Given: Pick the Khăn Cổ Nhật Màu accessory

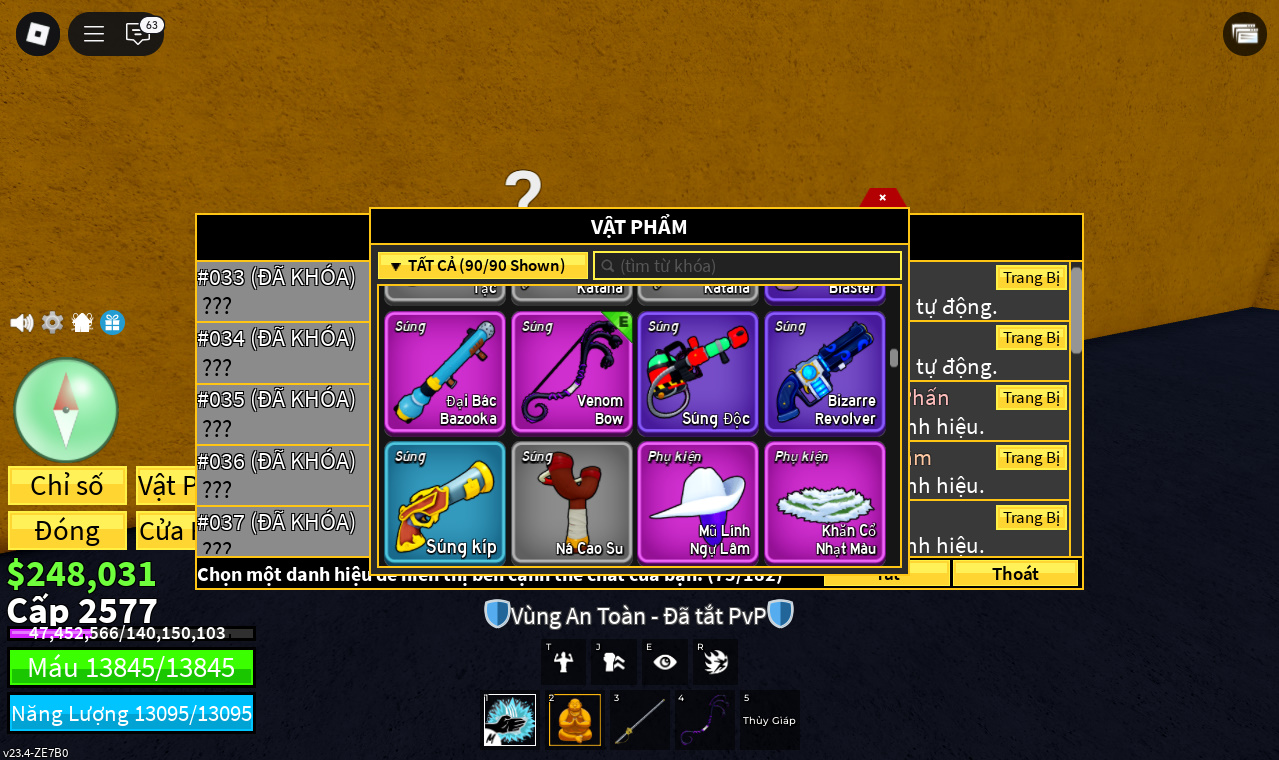Looking at the screenshot, I should (x=825, y=502).
